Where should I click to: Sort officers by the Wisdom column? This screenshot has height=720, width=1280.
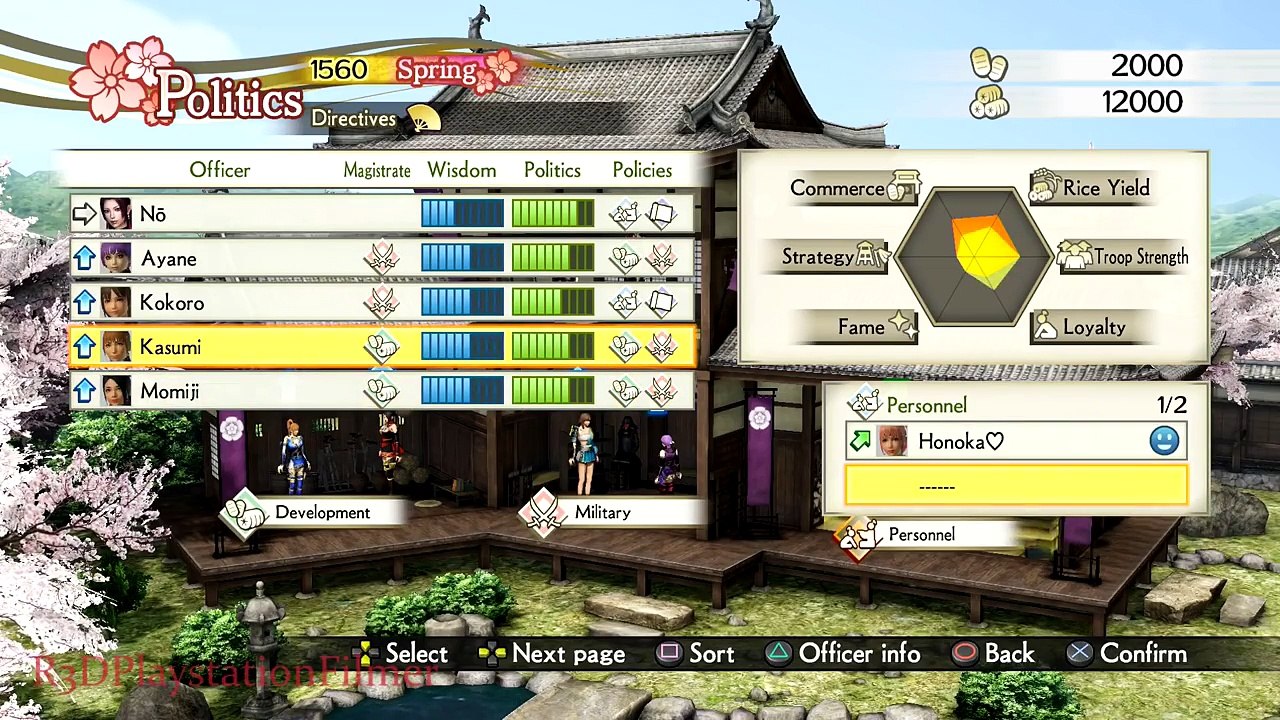(462, 170)
